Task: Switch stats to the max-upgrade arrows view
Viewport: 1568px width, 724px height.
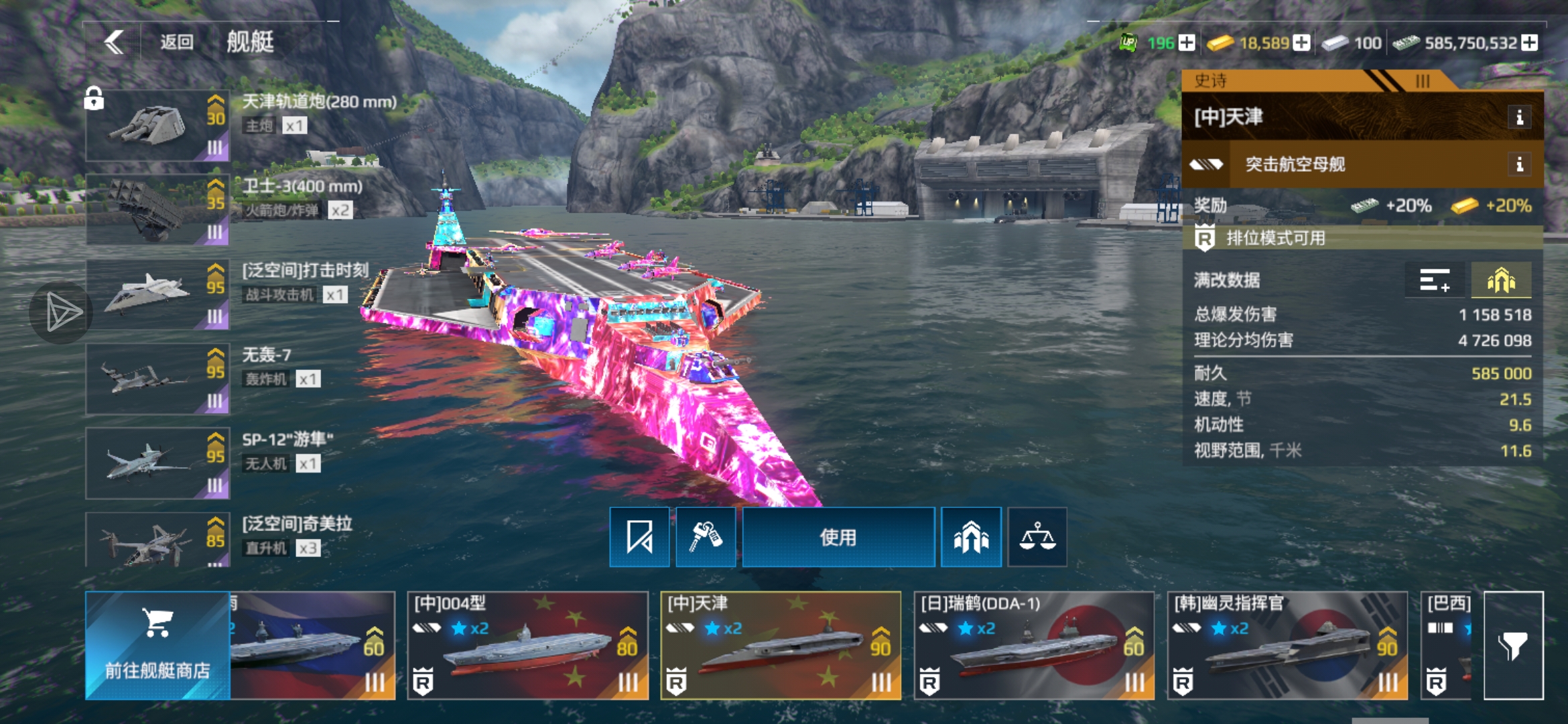Action: [1500, 280]
